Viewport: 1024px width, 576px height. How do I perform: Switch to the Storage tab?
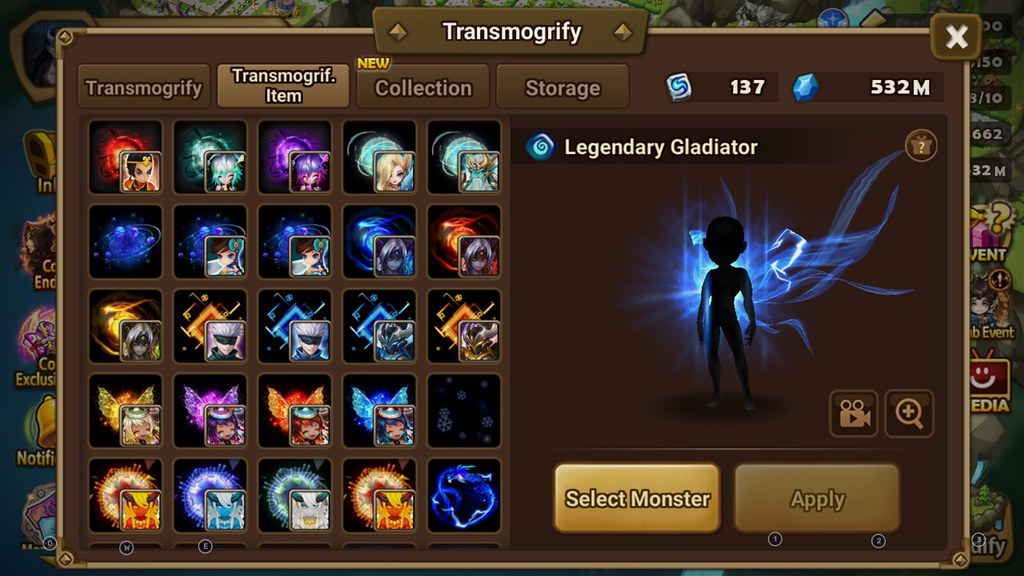pyautogui.click(x=562, y=88)
